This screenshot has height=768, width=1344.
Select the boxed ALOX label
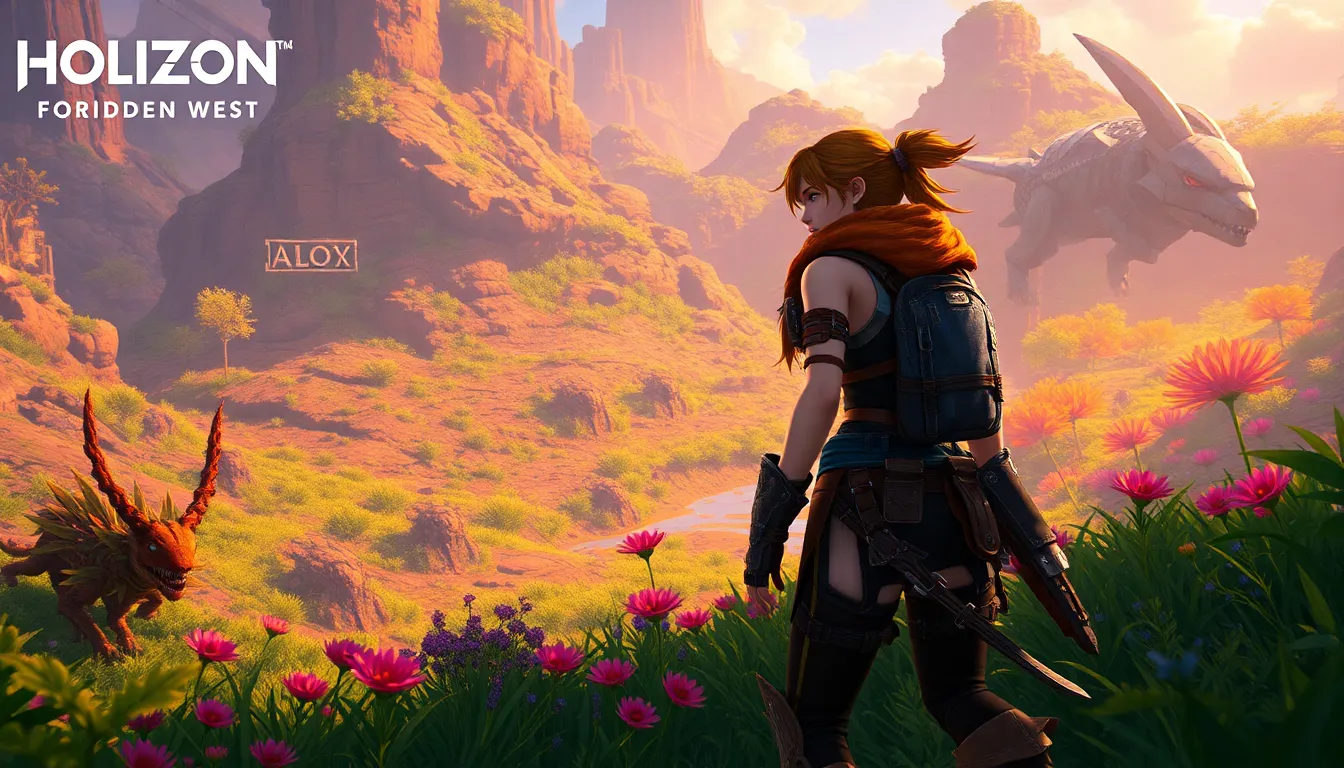click(x=311, y=256)
